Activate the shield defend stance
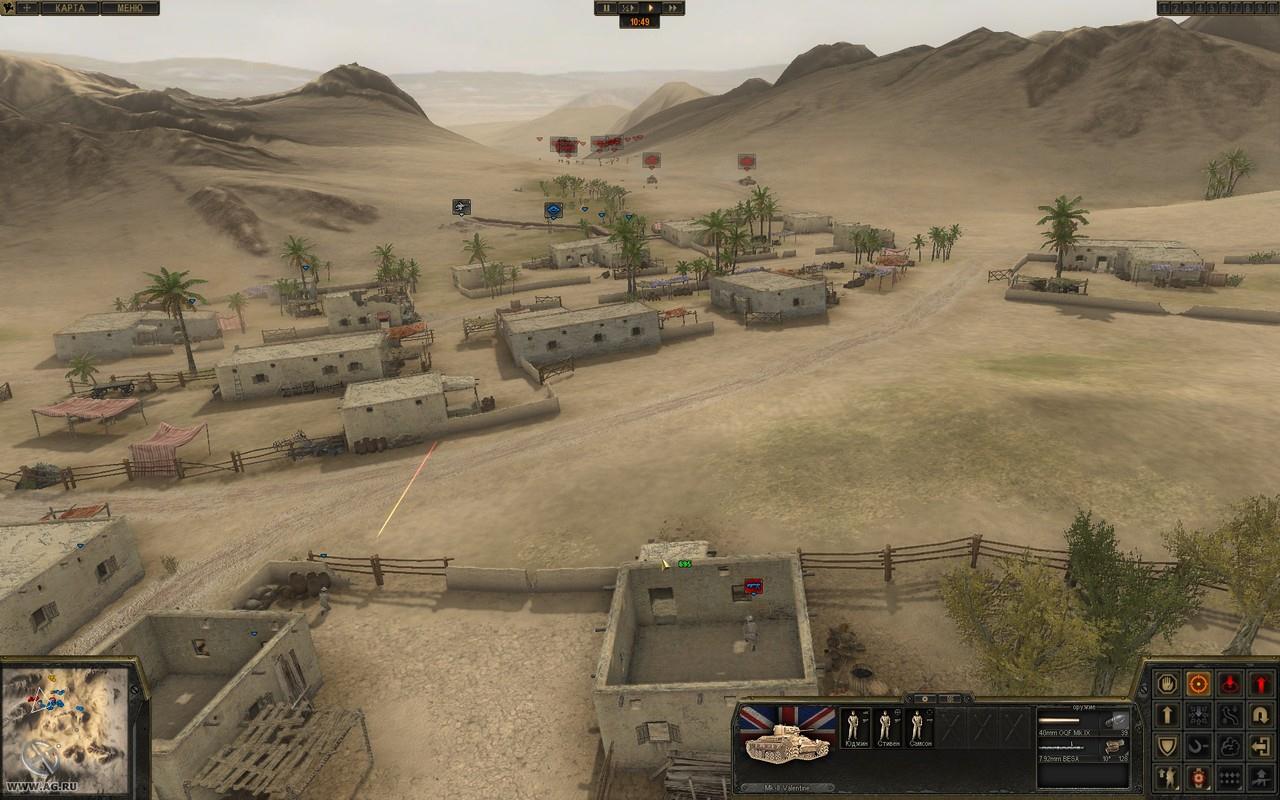Image resolution: width=1280 pixels, height=800 pixels. tap(1166, 746)
